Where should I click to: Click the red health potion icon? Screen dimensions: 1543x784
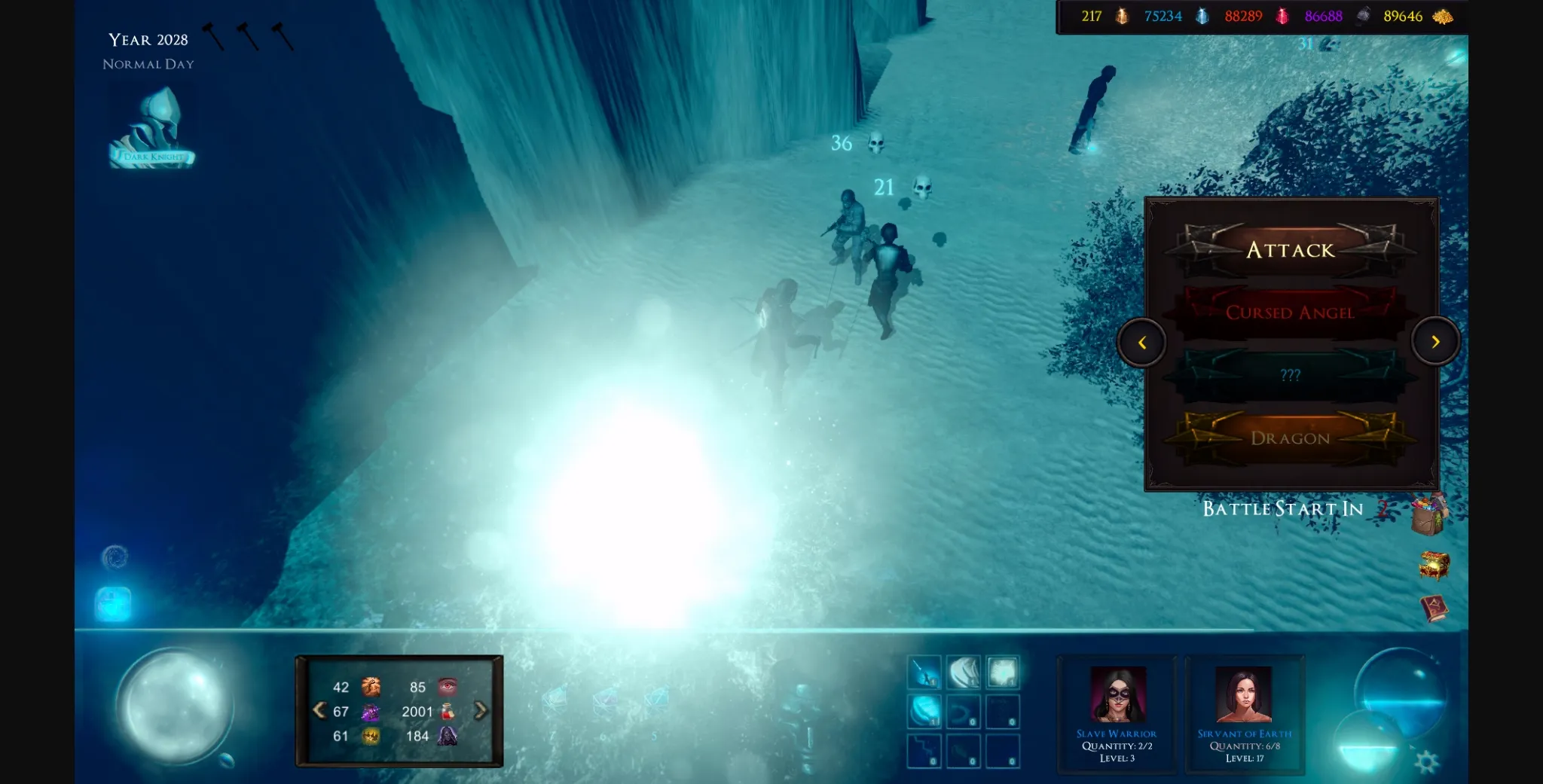click(x=446, y=711)
